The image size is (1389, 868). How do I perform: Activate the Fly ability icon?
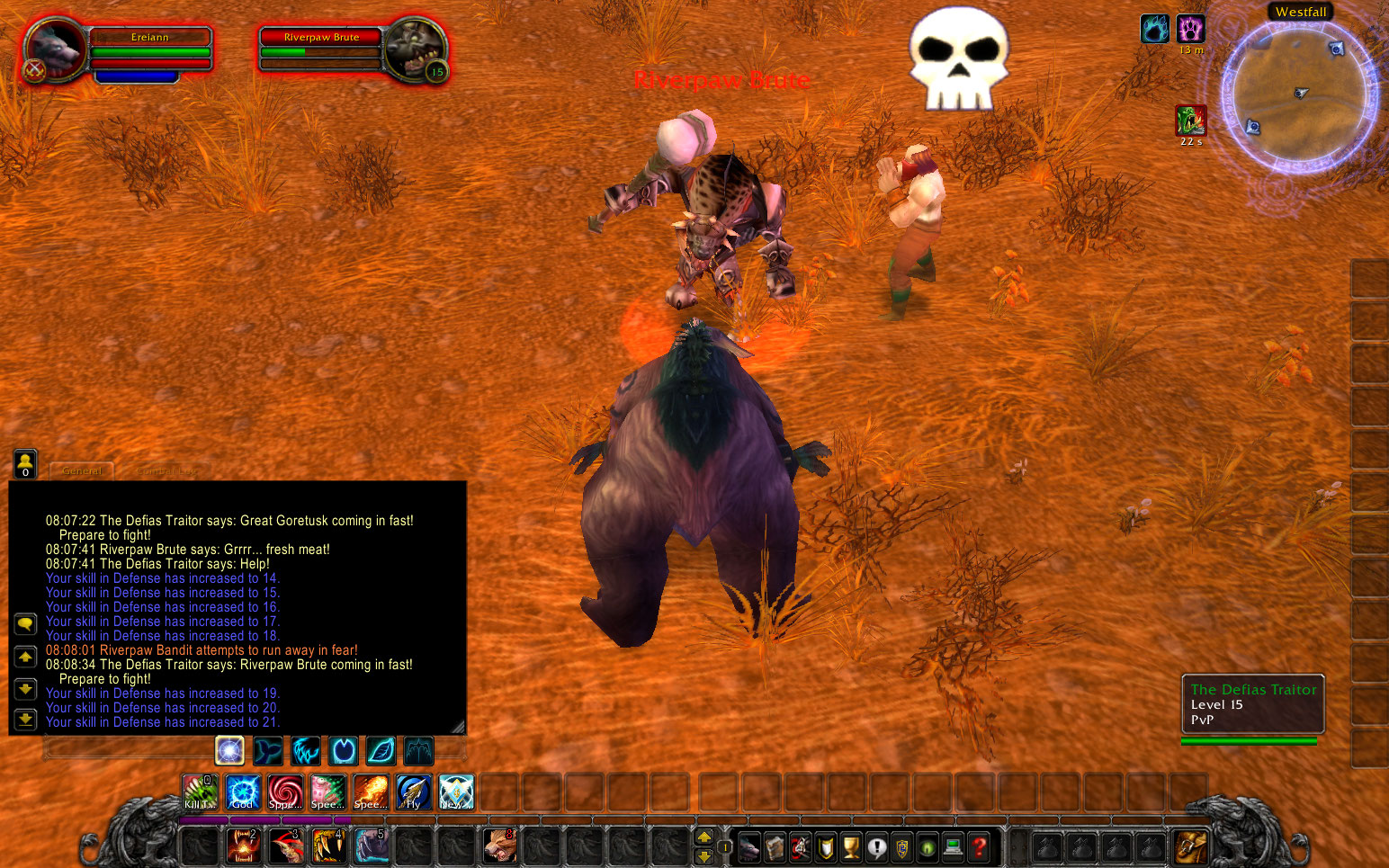click(x=413, y=792)
